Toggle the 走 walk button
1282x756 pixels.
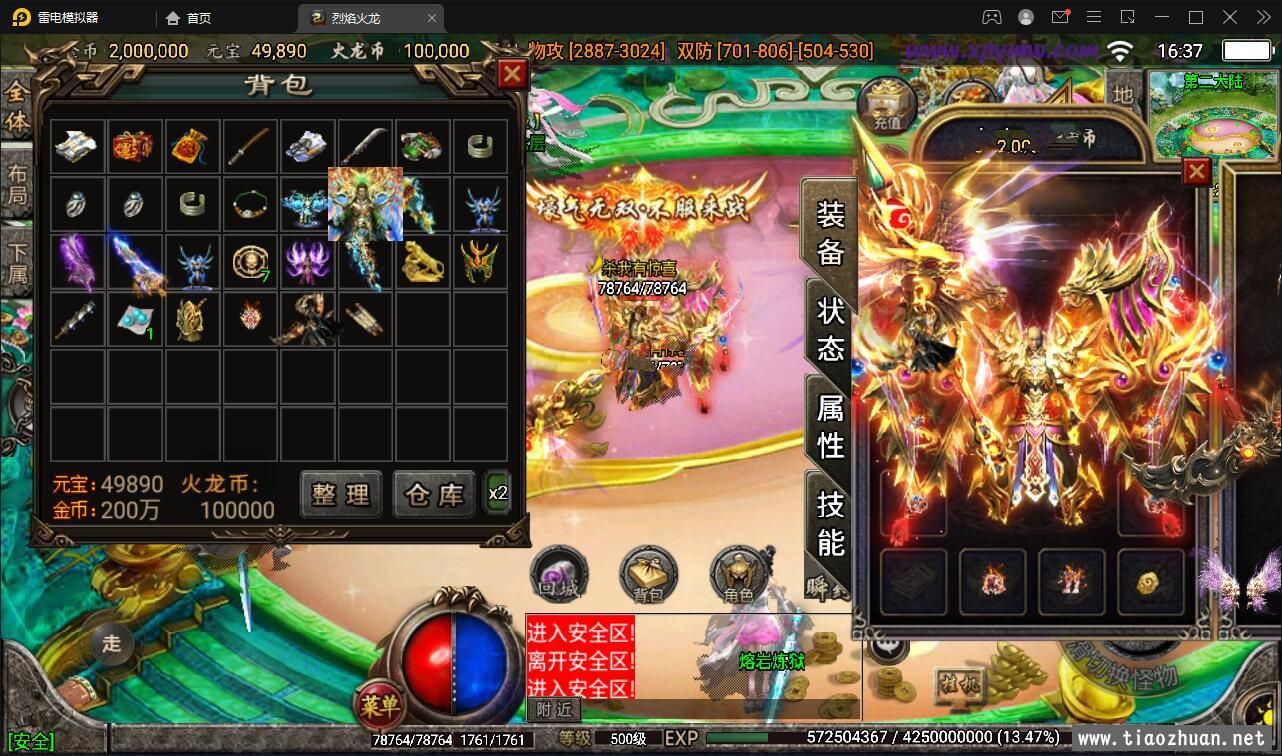[x=111, y=643]
